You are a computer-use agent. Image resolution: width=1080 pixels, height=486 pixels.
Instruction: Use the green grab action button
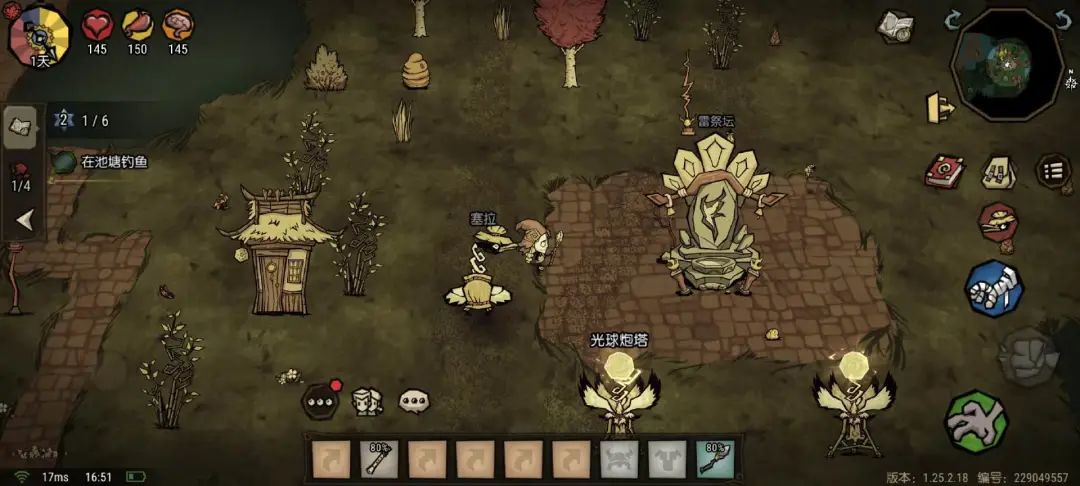[x=976, y=421]
